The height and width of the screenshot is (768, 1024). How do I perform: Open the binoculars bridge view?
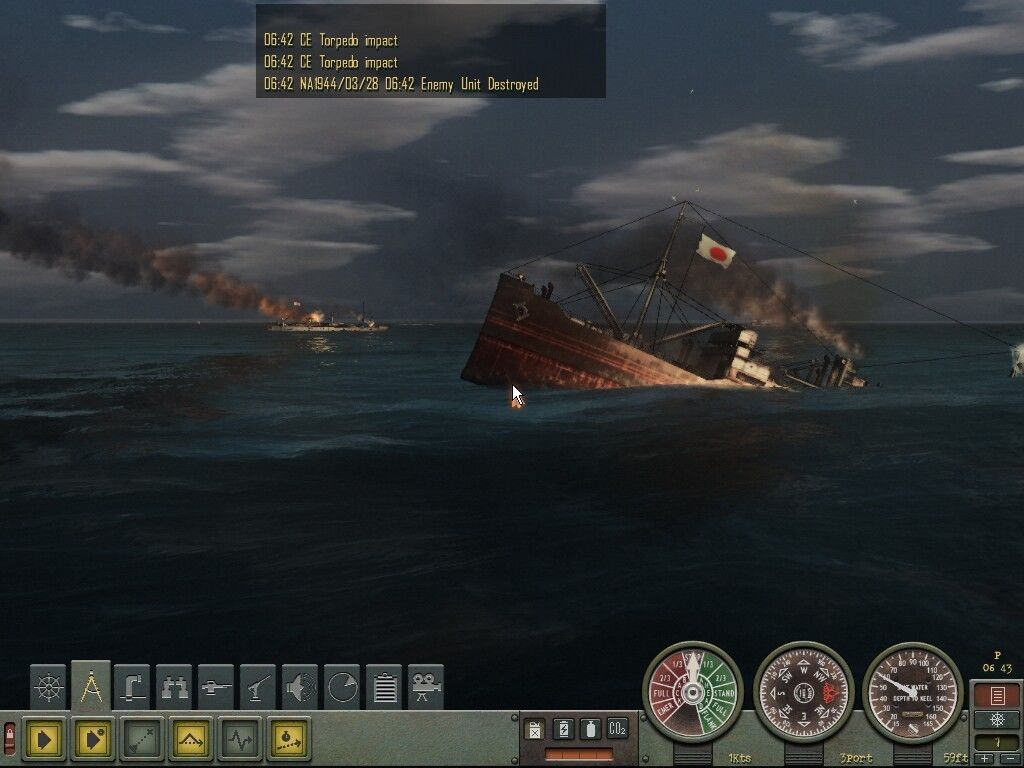pyautogui.click(x=174, y=687)
